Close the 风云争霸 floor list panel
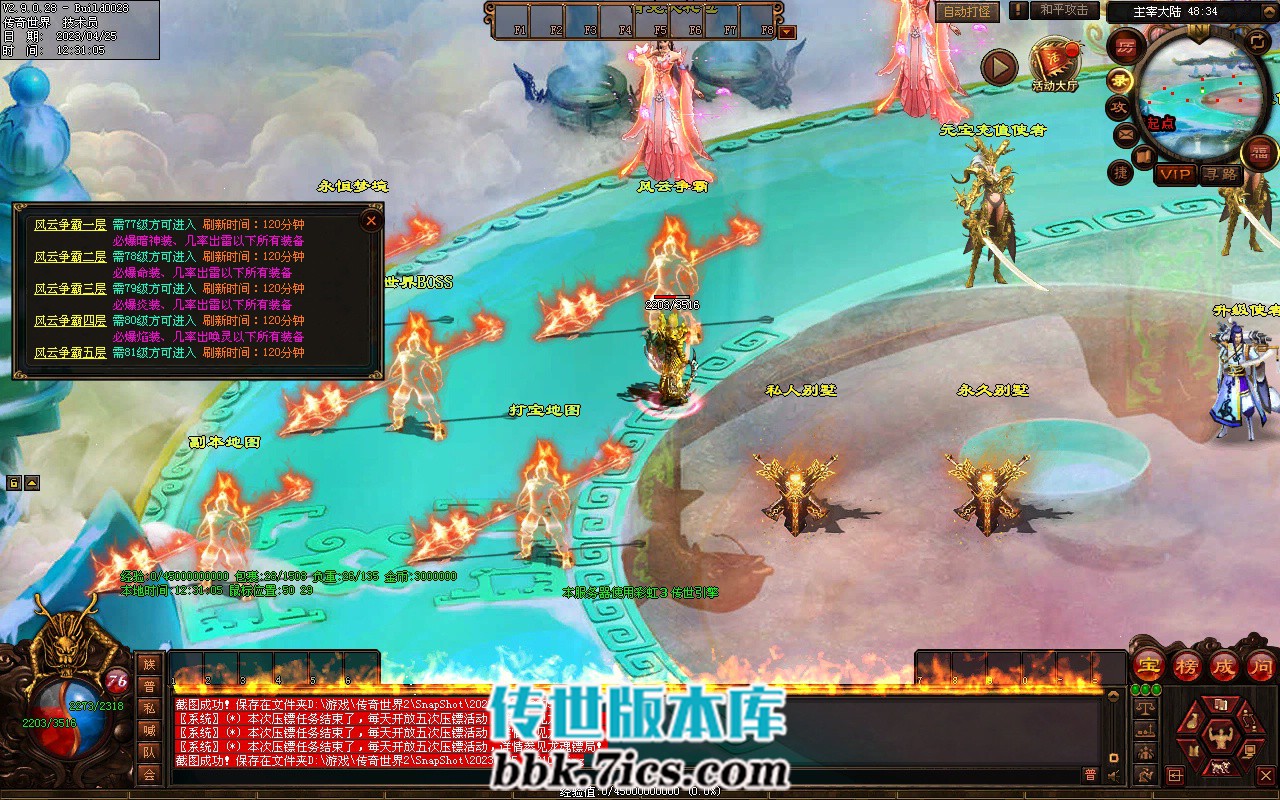This screenshot has height=800, width=1280. click(x=371, y=220)
